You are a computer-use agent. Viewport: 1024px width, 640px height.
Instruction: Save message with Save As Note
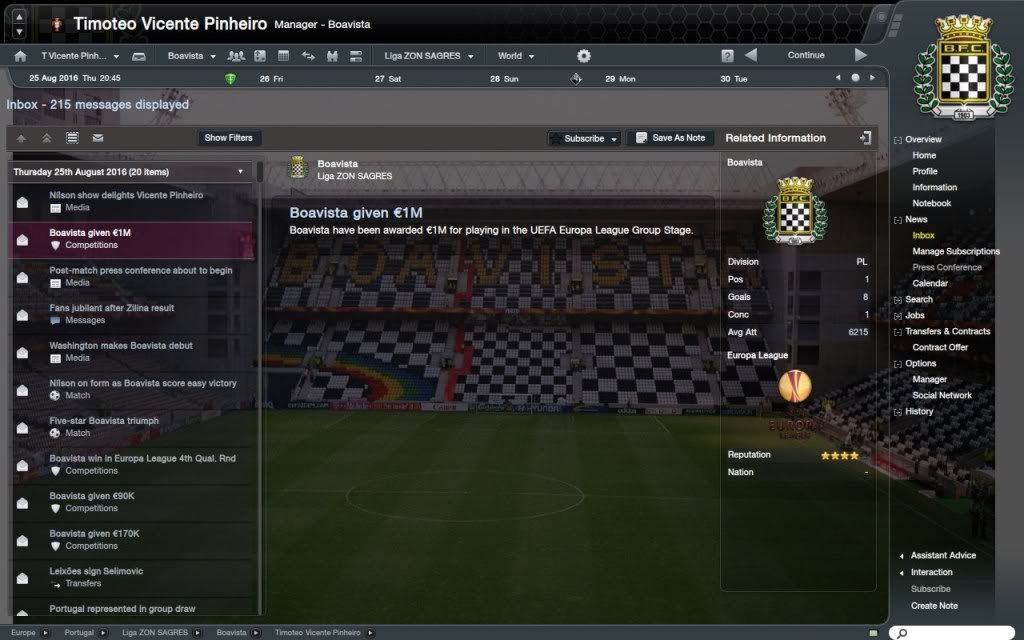[x=670, y=138]
